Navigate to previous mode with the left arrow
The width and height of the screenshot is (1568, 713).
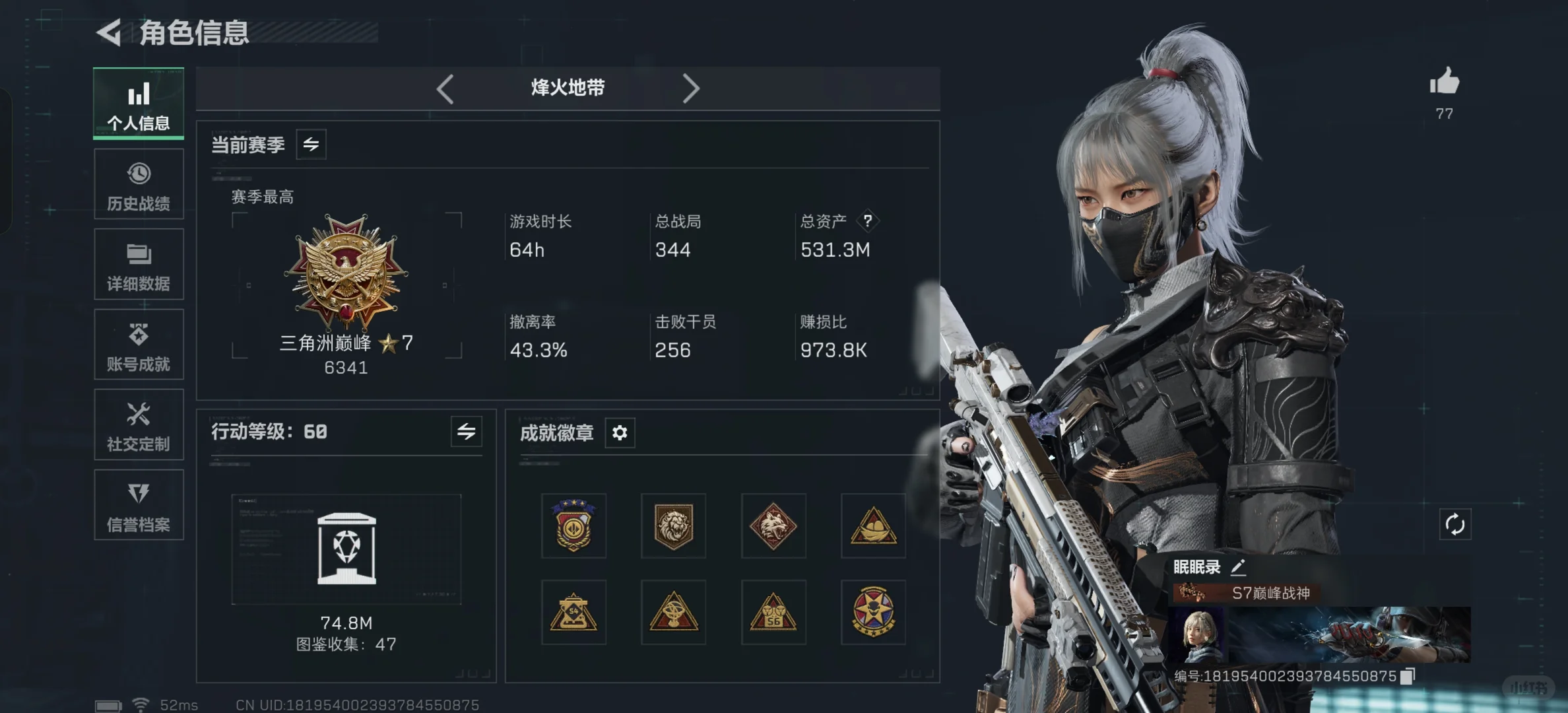coord(445,88)
